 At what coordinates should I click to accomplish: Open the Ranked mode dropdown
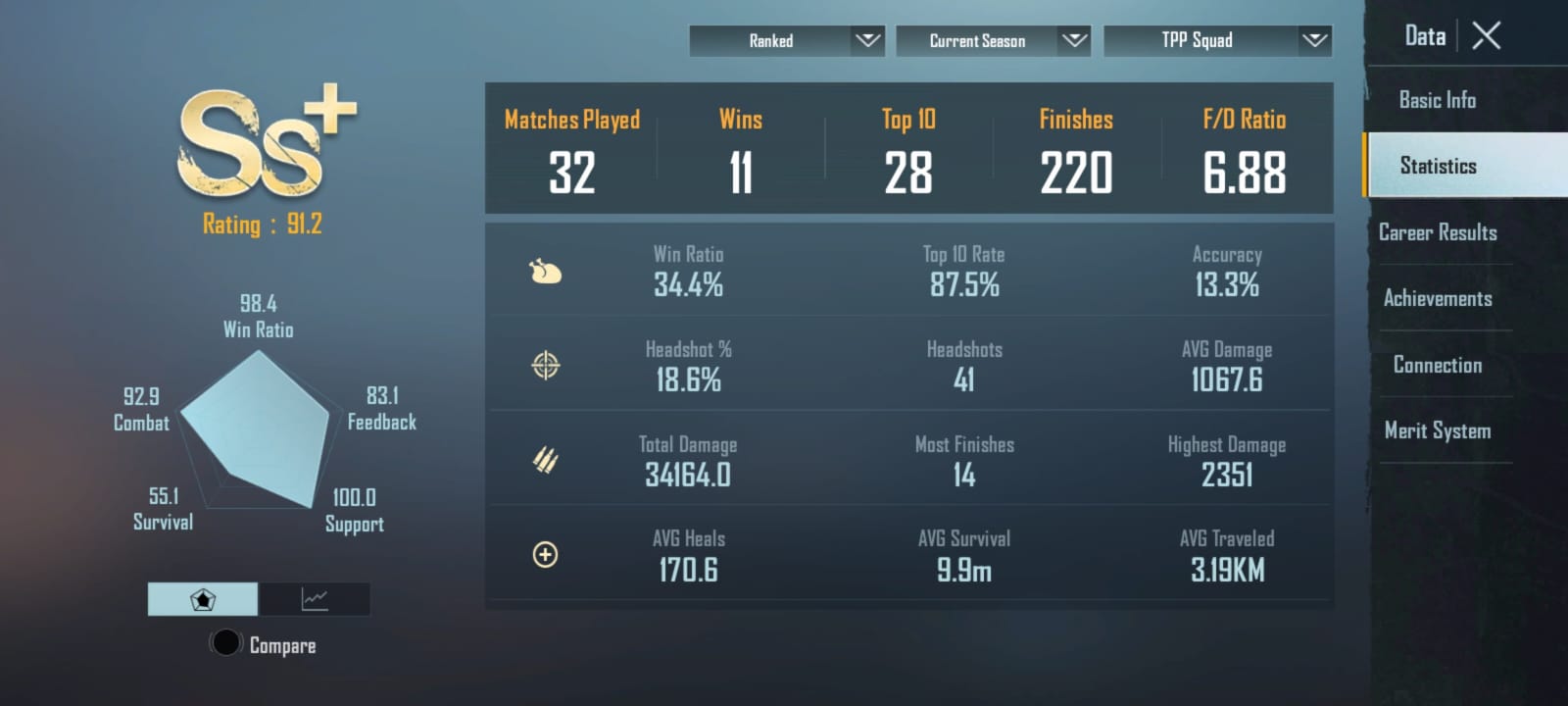coord(787,41)
